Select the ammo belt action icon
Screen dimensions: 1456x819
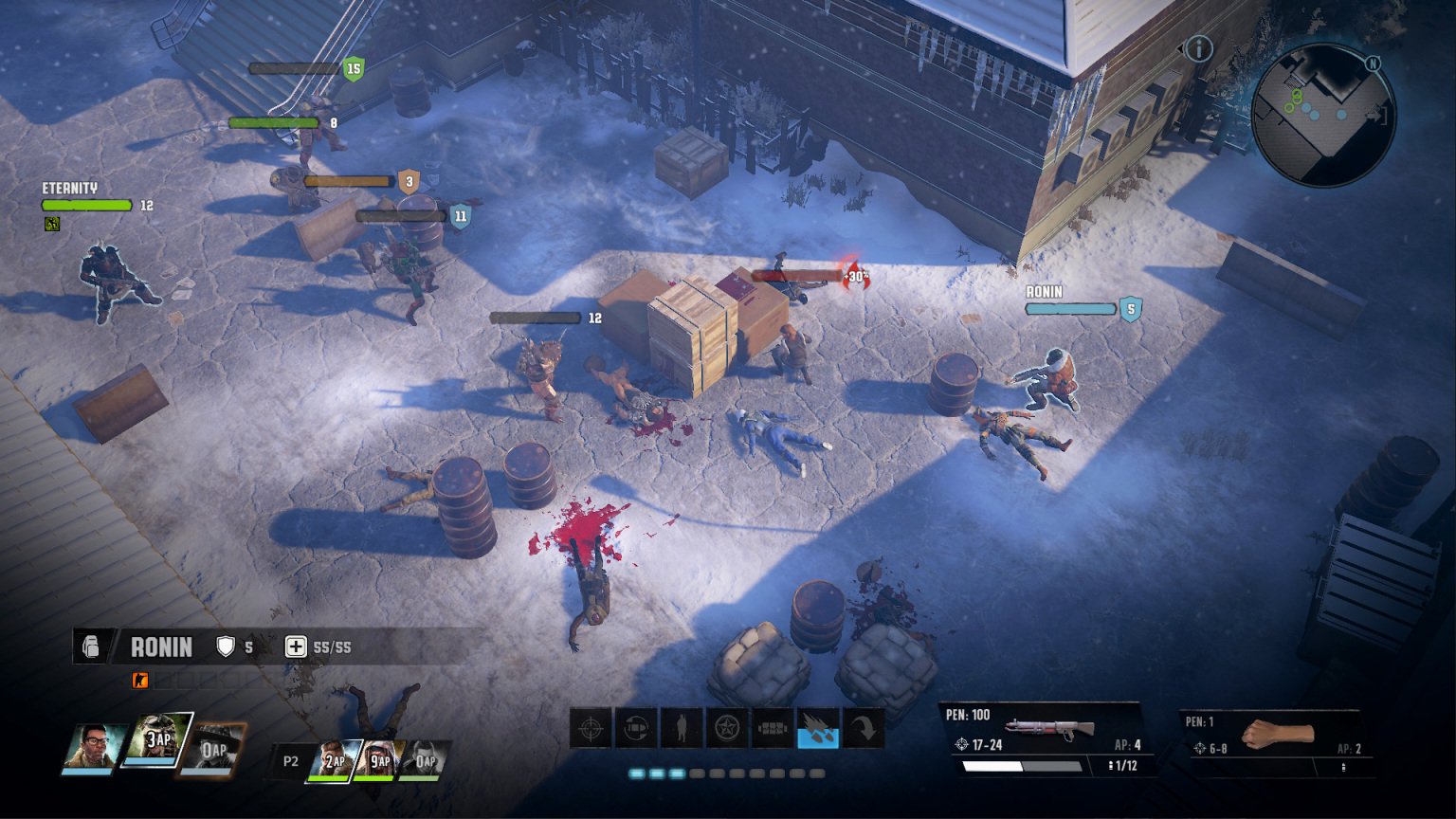[773, 729]
